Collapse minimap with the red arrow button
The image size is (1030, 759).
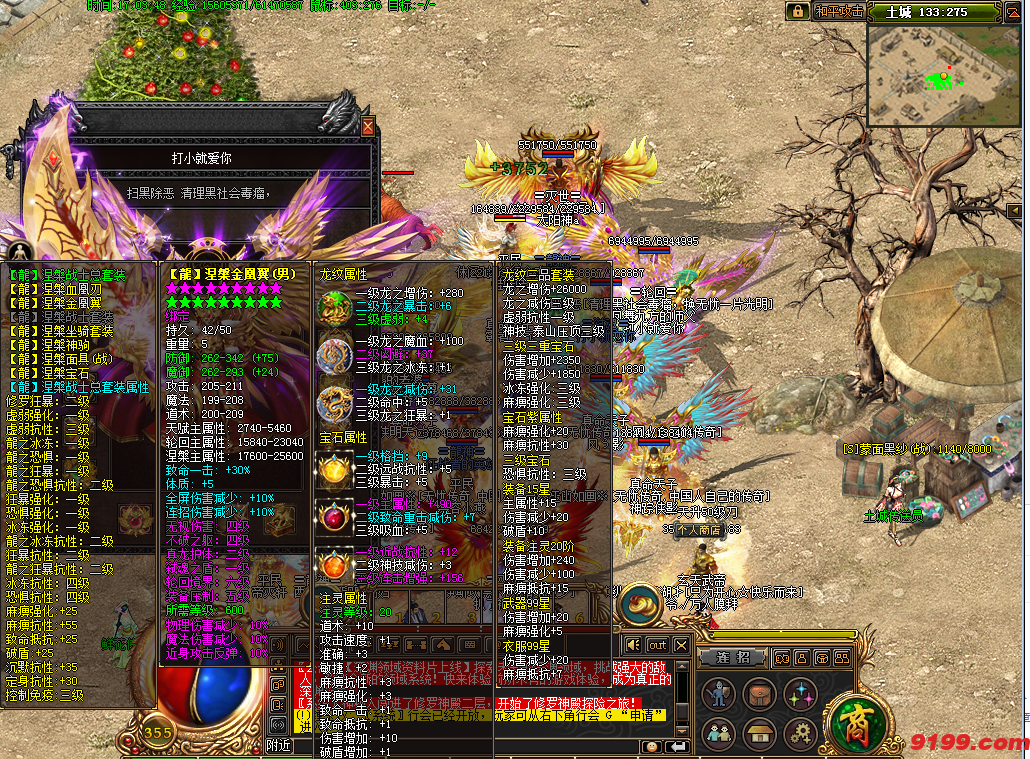(x=1013, y=11)
